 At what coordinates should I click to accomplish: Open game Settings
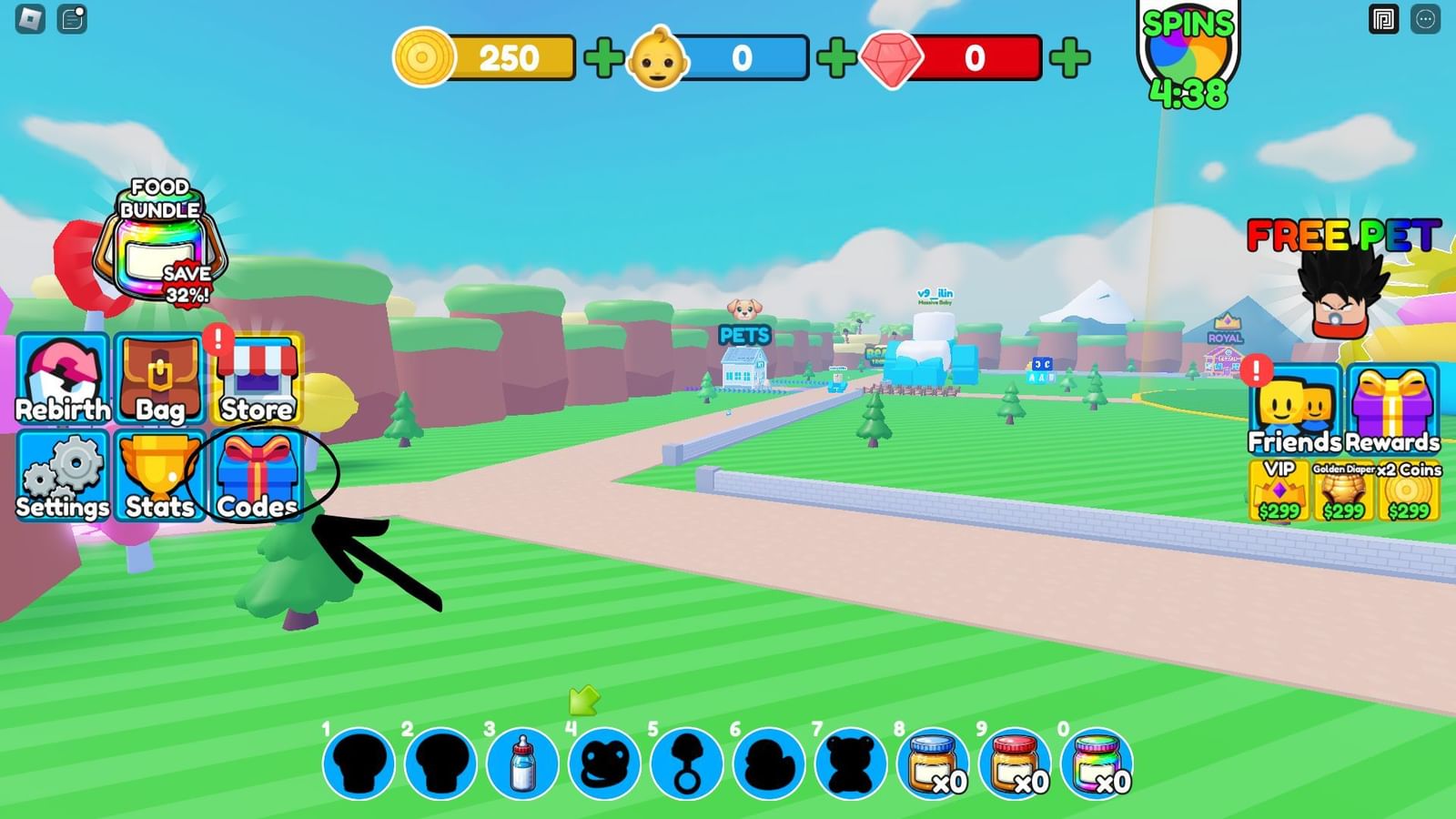coord(62,476)
